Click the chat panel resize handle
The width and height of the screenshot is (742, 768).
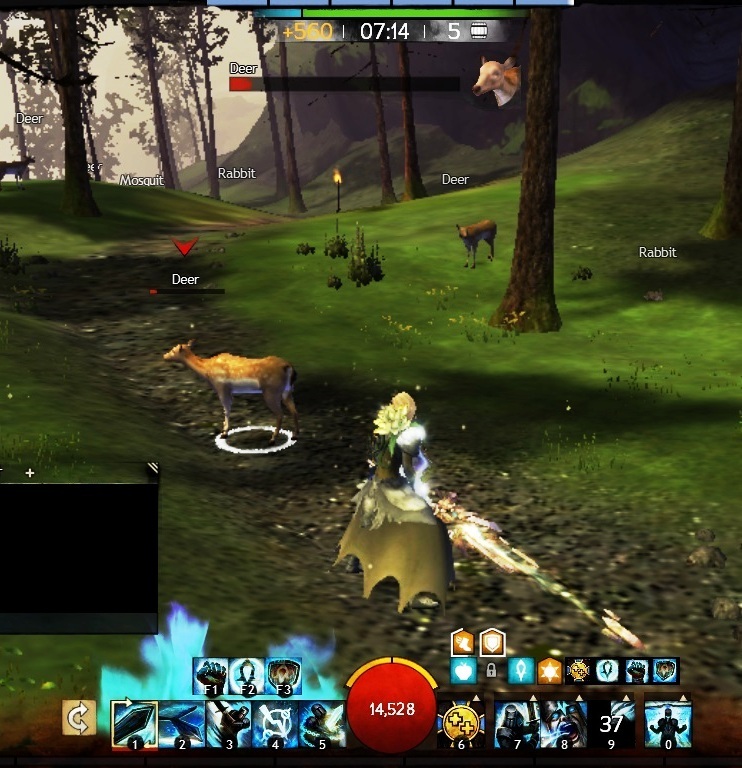point(152,467)
